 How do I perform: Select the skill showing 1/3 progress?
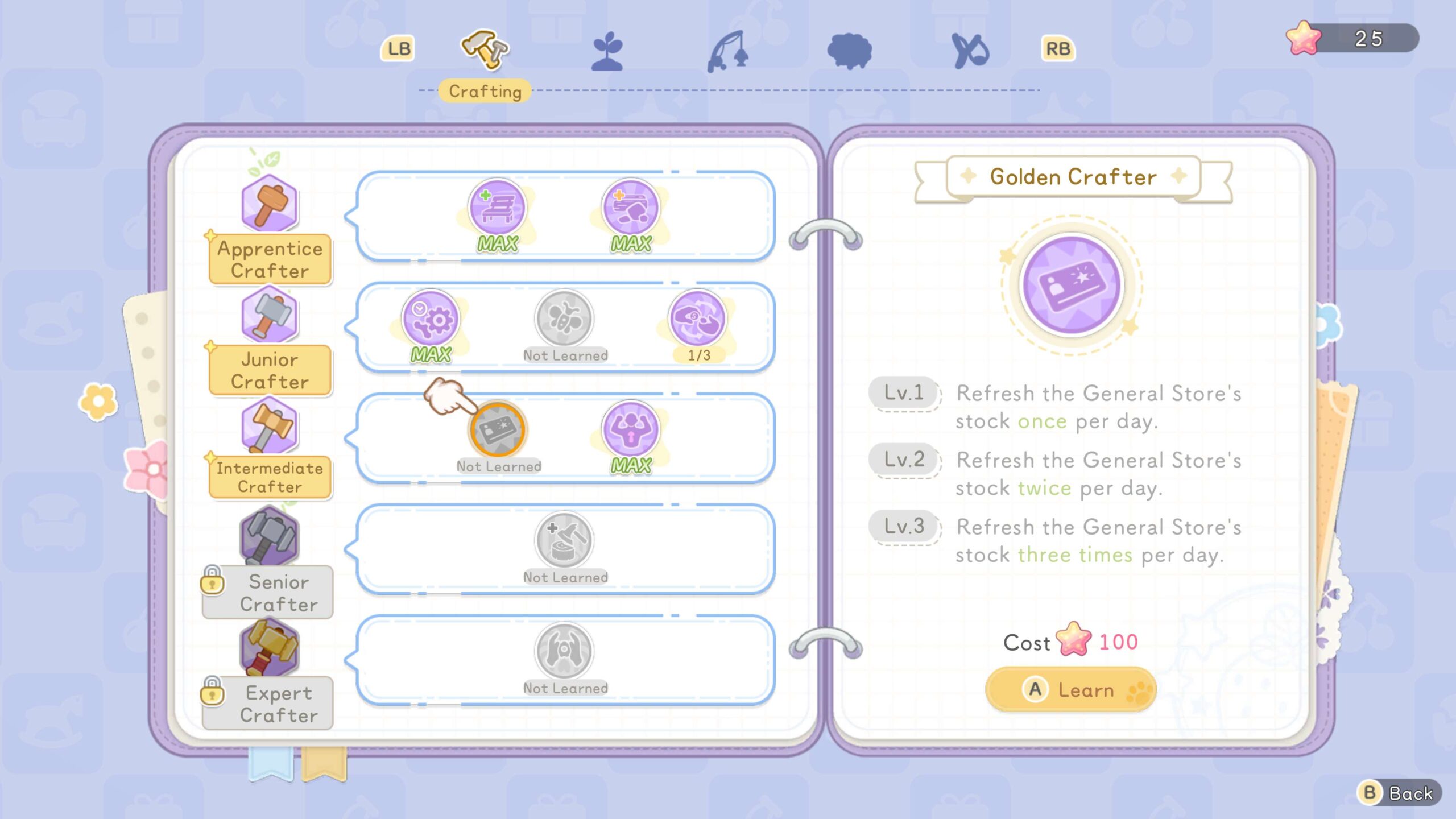698,318
